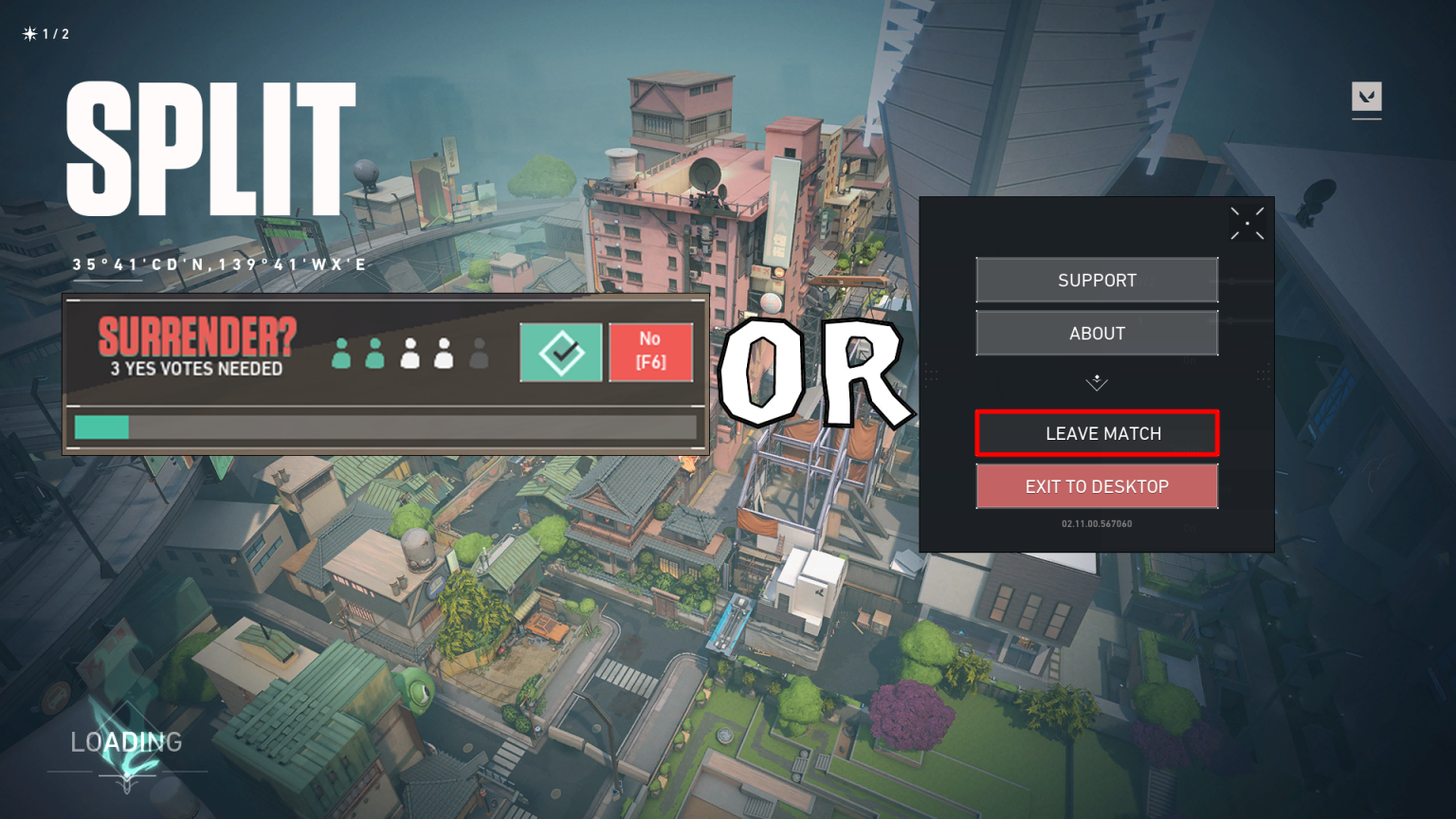Click the Valorant logo in the top right
Viewport: 1456px width, 819px height.
[1366, 98]
